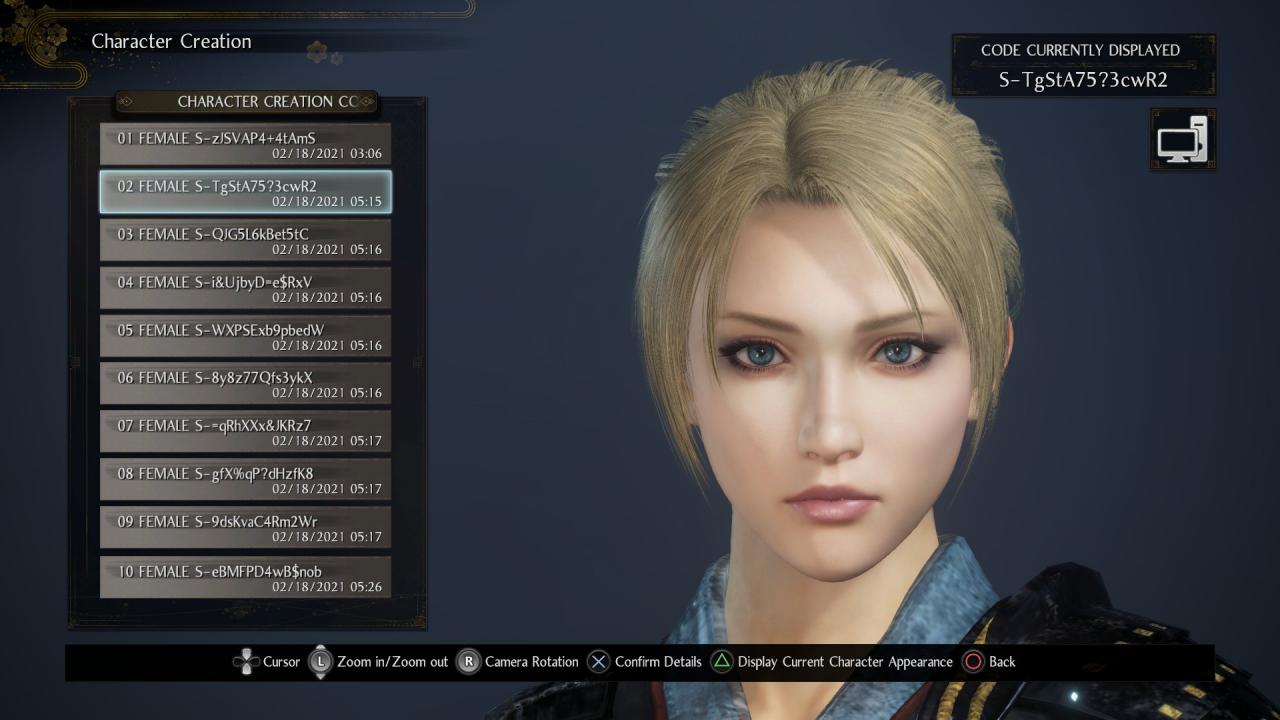Select row 07 FEMALE S-=qRhXXx&JKRz7
1280x720 pixels.
click(x=245, y=433)
